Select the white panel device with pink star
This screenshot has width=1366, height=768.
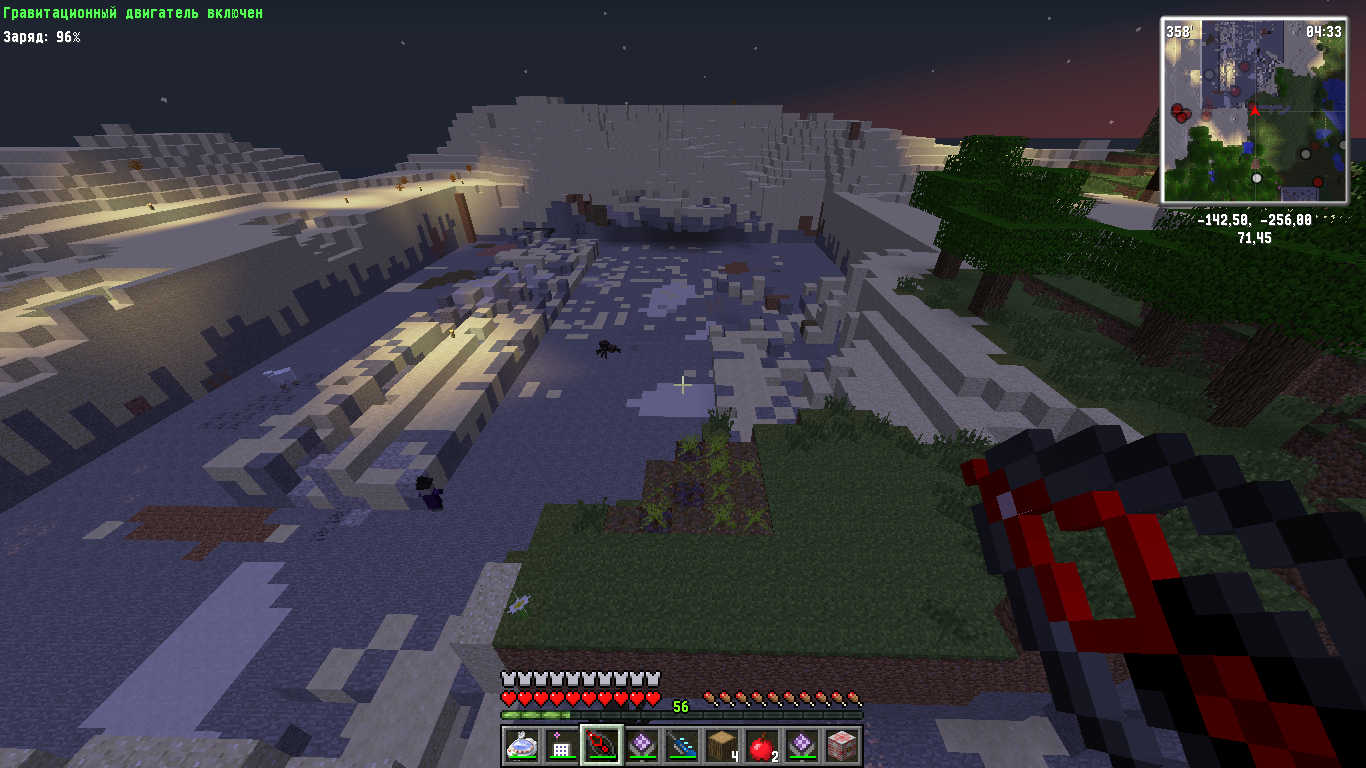[x=561, y=745]
